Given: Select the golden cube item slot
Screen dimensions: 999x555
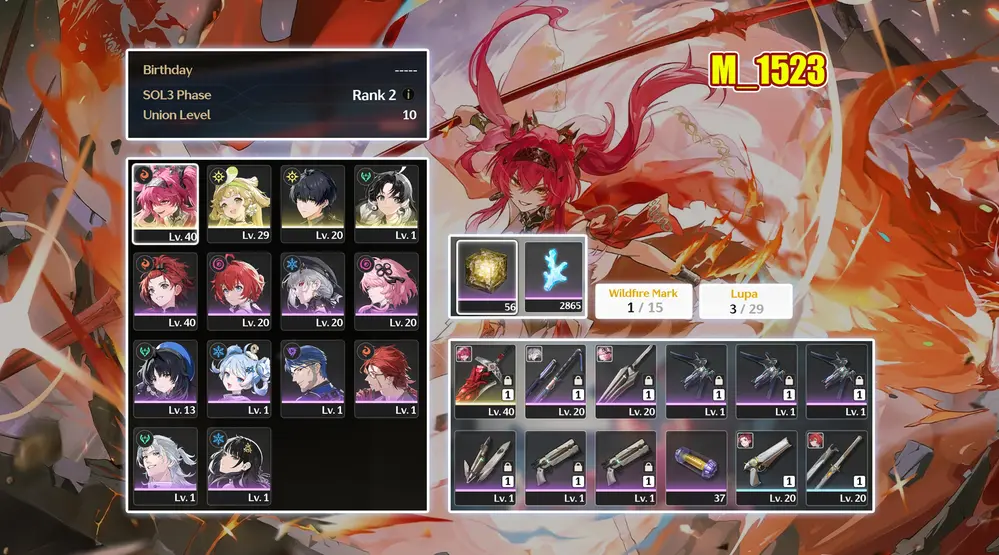Looking at the screenshot, I should click(487, 276).
